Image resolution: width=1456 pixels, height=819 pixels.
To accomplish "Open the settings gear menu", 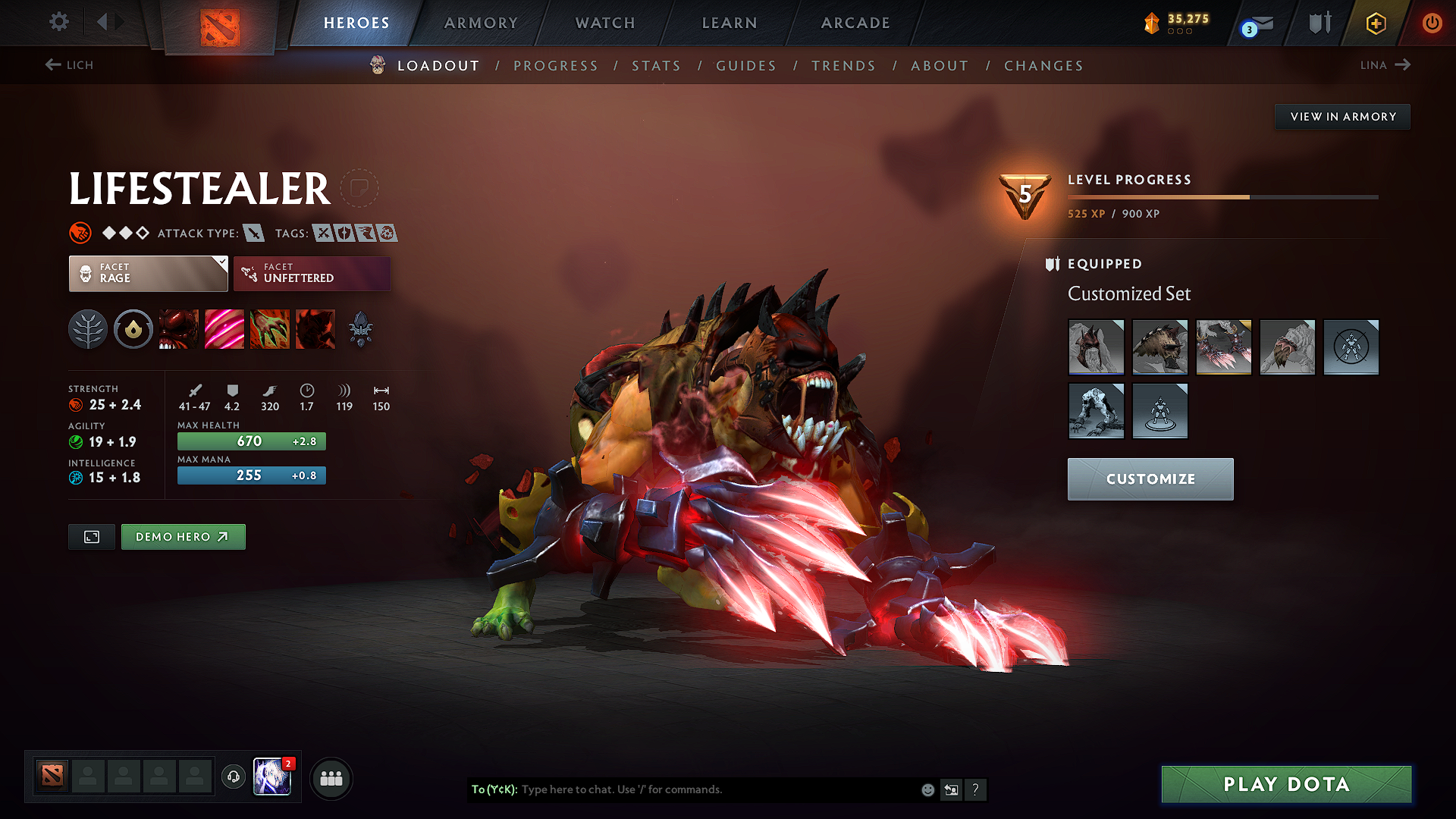I will tap(59, 22).
